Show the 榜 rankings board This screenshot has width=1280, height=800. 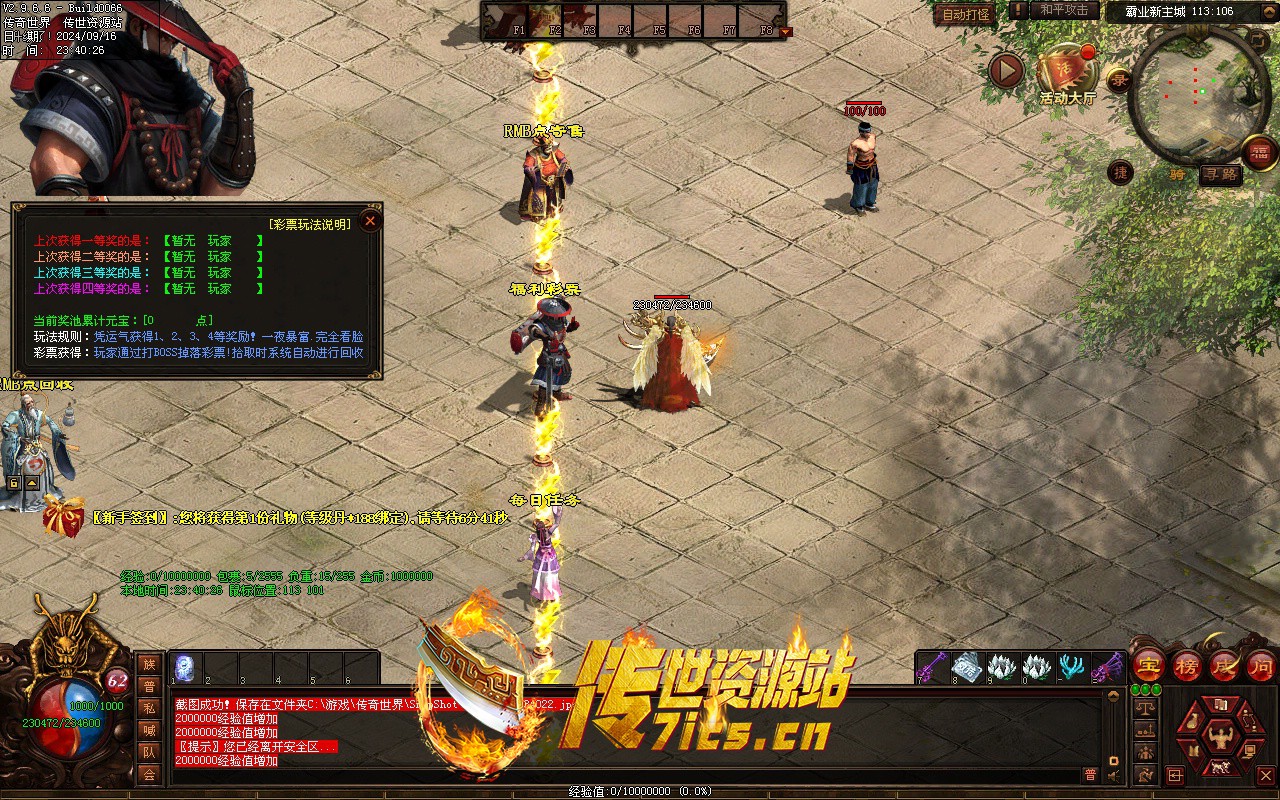point(1187,665)
